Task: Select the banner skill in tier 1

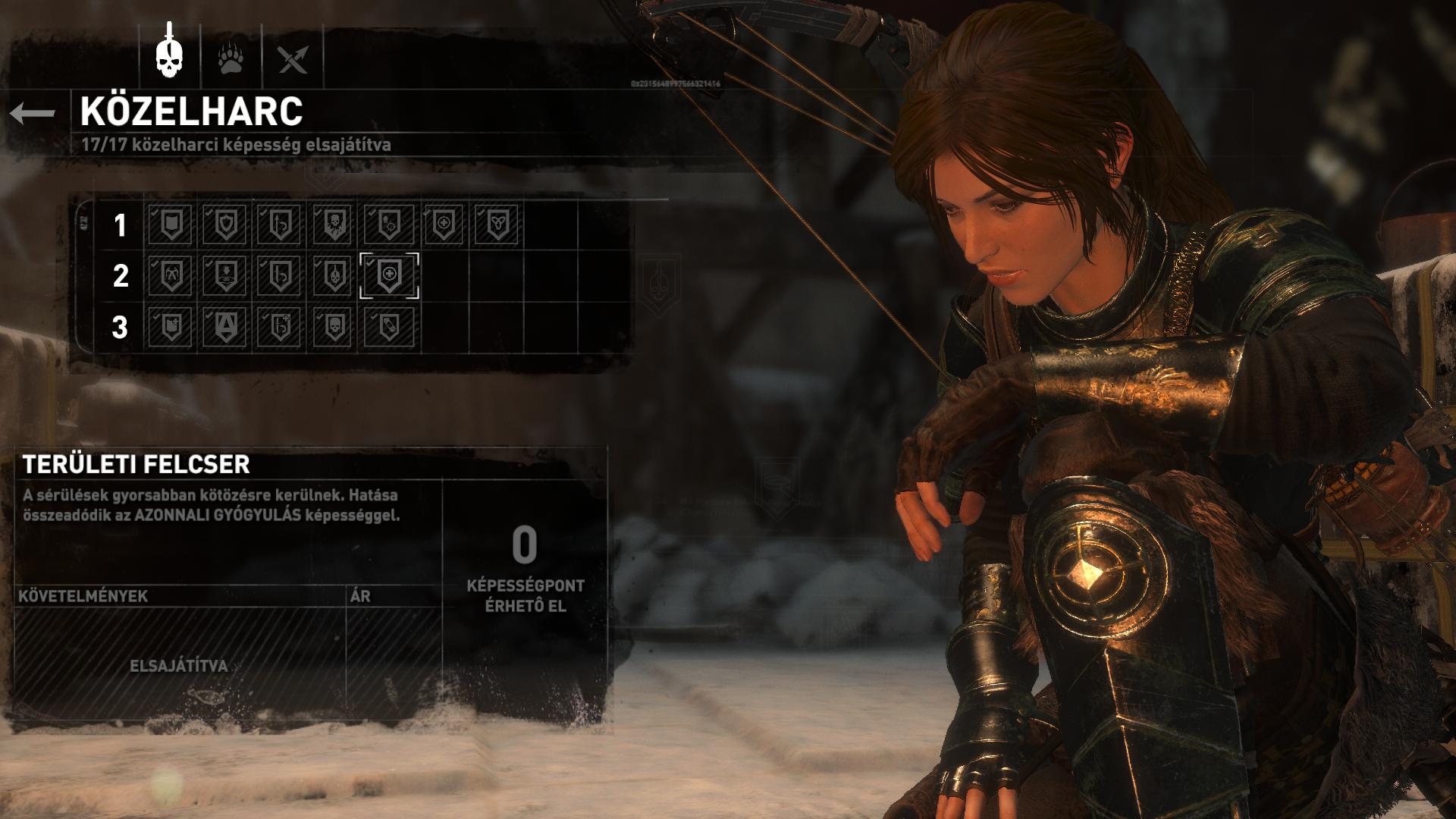Action: (x=171, y=224)
